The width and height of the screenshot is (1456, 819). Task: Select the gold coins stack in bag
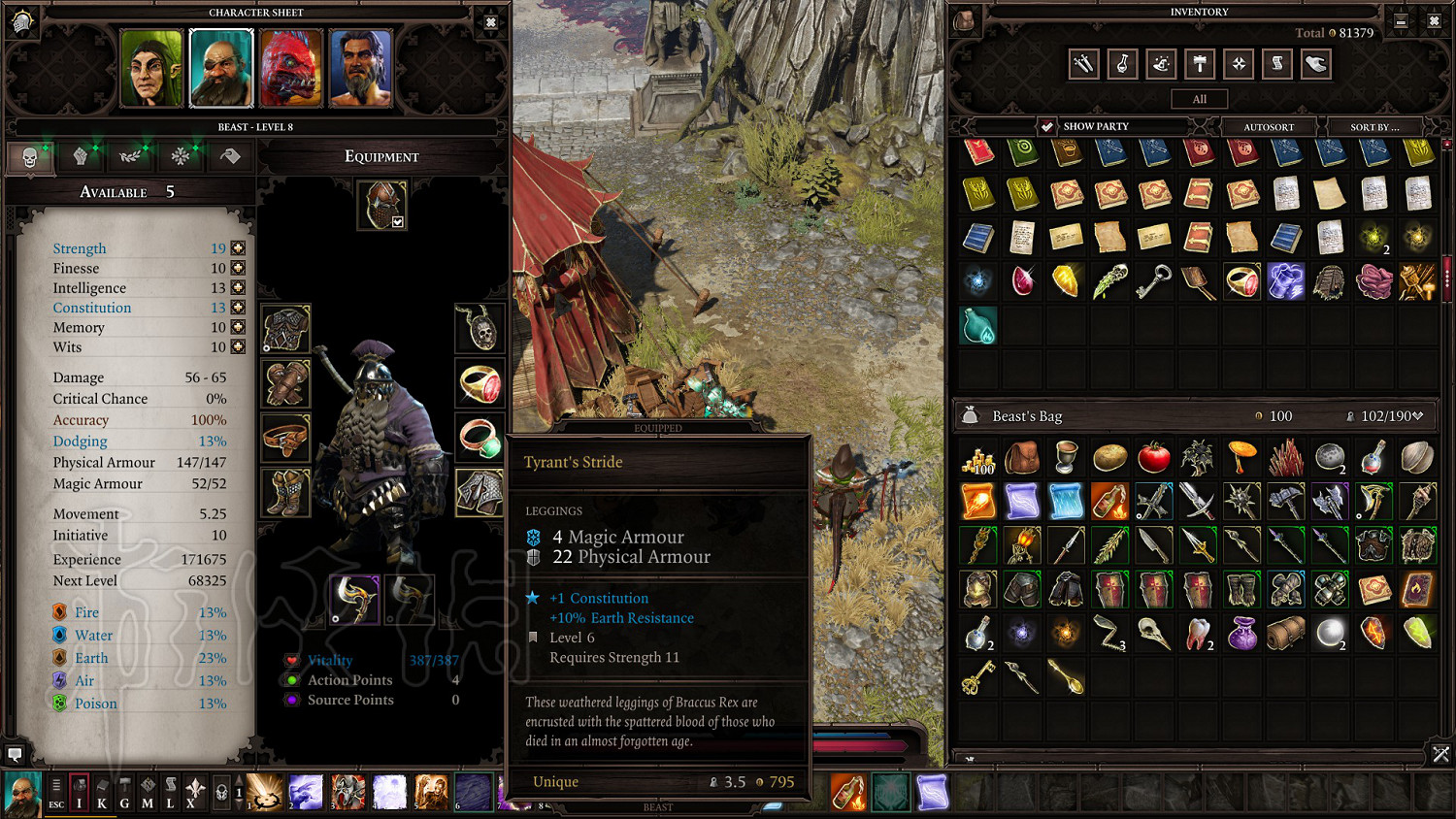pos(978,459)
